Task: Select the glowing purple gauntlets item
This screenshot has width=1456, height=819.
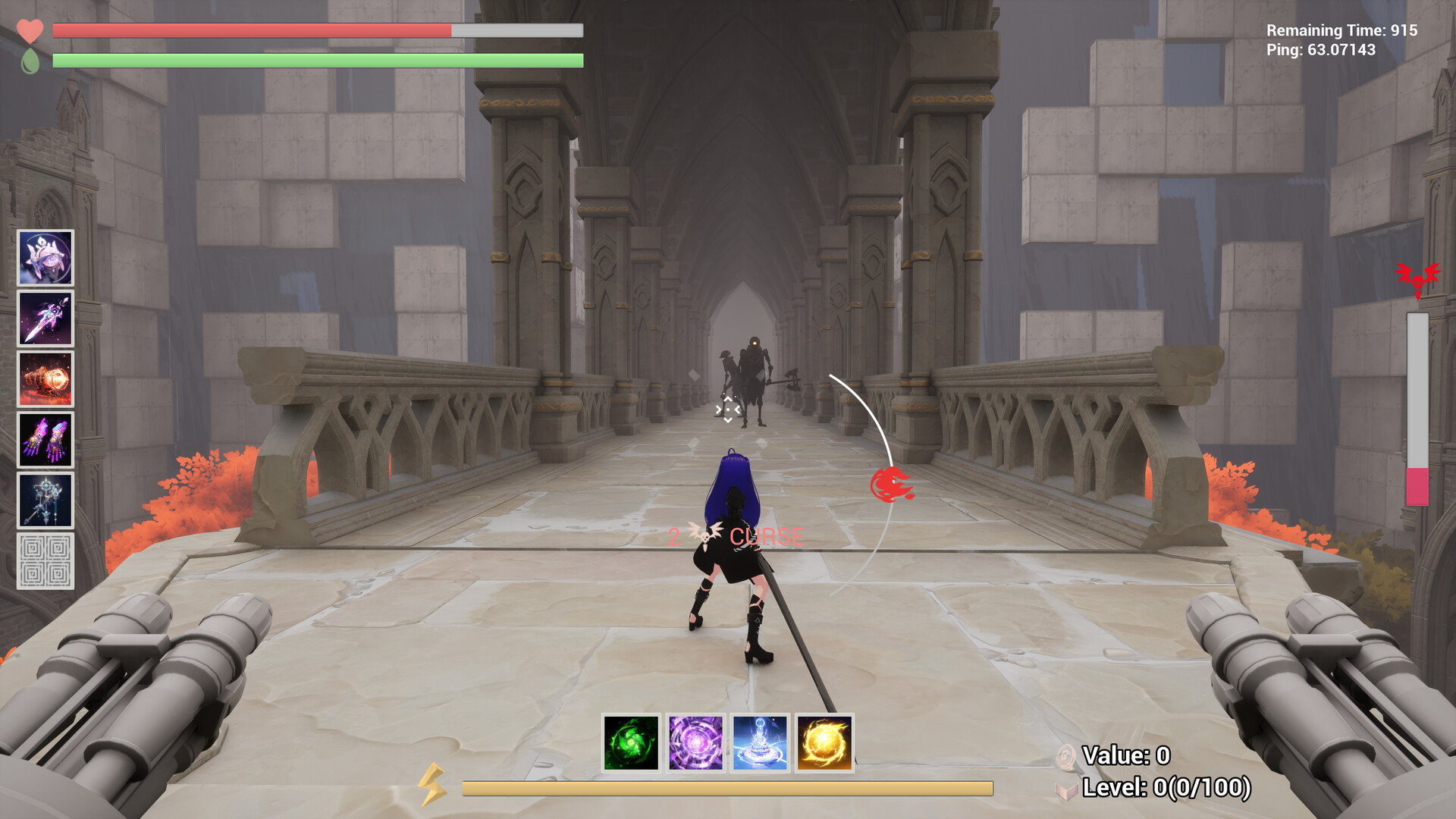Action: coord(45,440)
